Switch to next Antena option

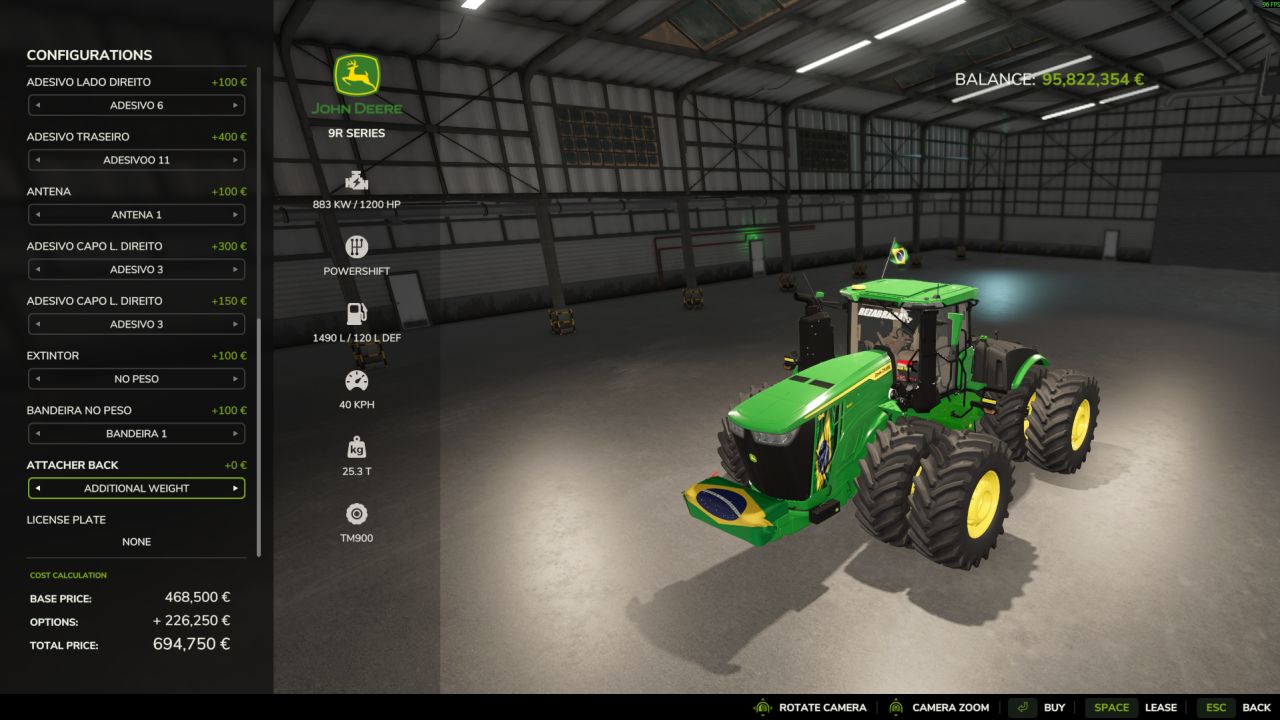click(x=236, y=215)
